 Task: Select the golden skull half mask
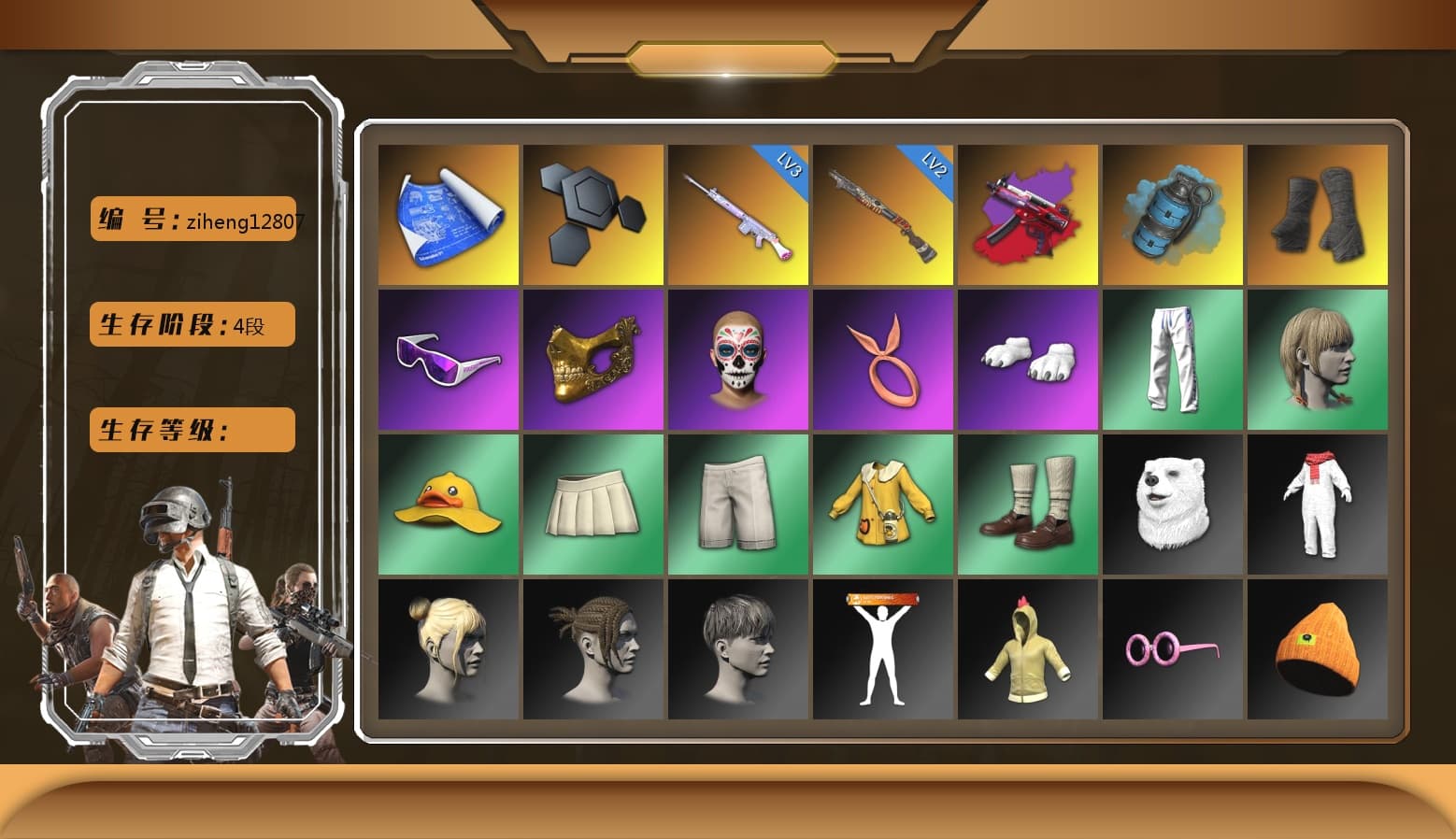pyautogui.click(x=592, y=360)
